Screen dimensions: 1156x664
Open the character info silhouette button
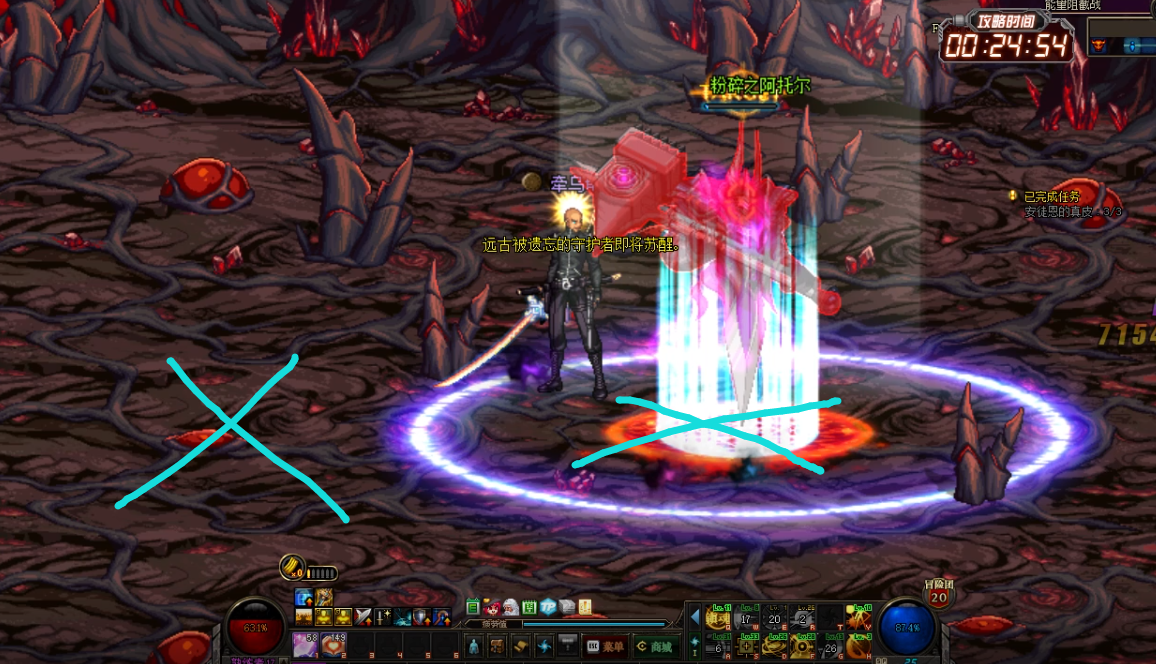[x=474, y=646]
